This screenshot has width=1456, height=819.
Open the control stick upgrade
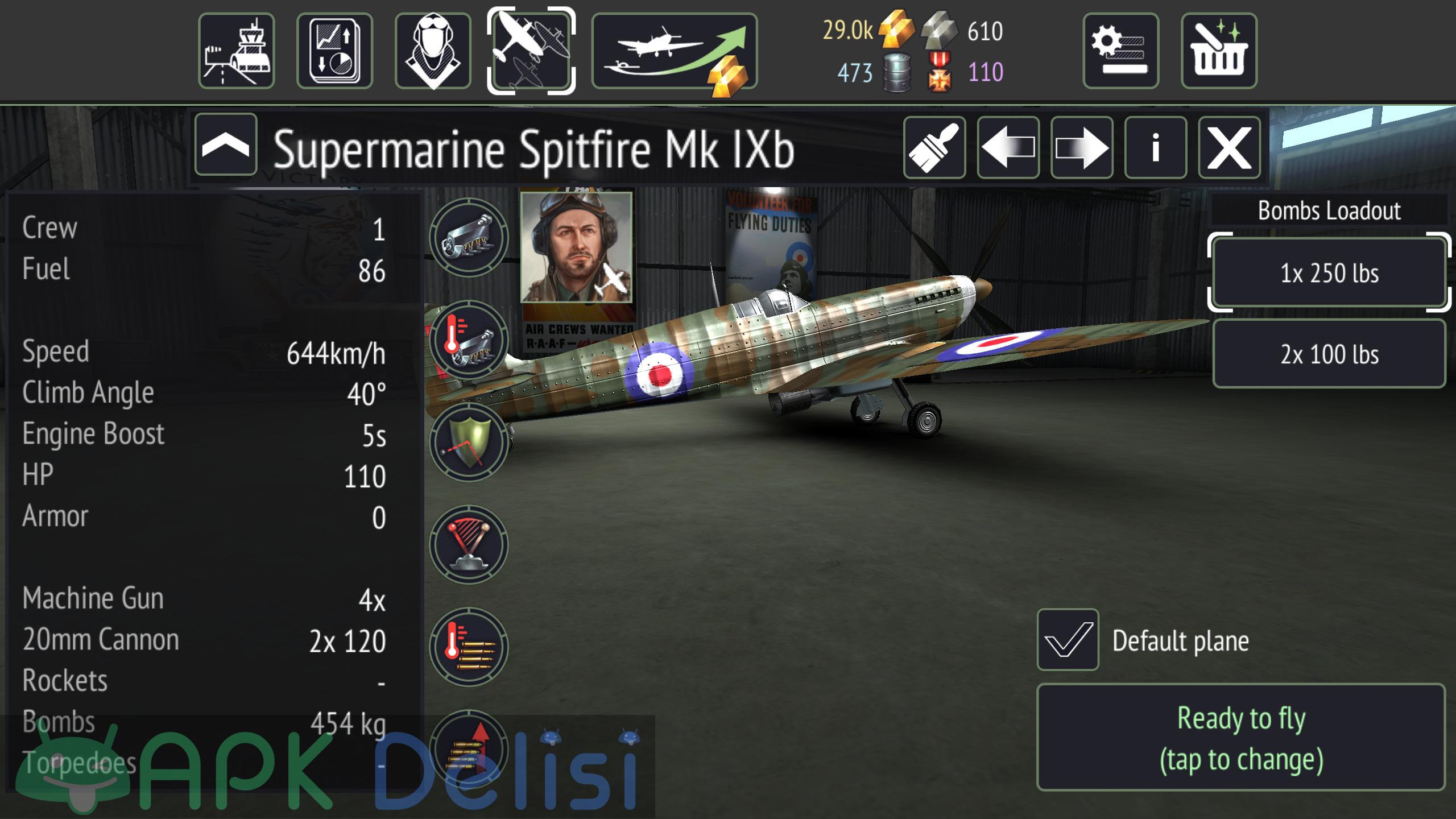tap(469, 544)
